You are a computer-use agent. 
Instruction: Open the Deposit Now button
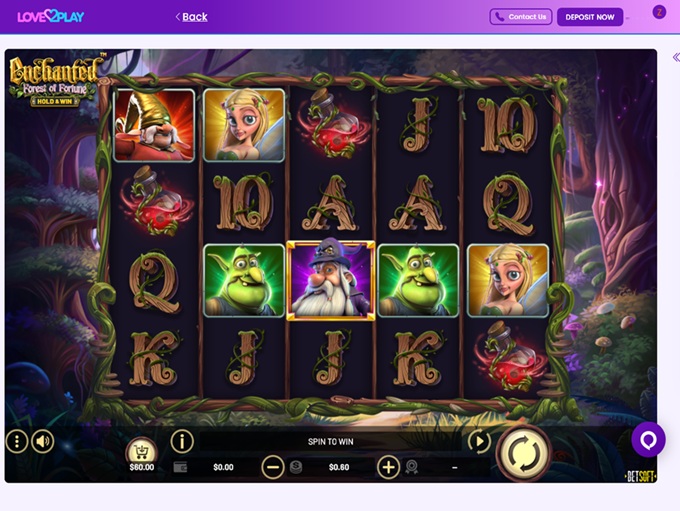click(590, 17)
